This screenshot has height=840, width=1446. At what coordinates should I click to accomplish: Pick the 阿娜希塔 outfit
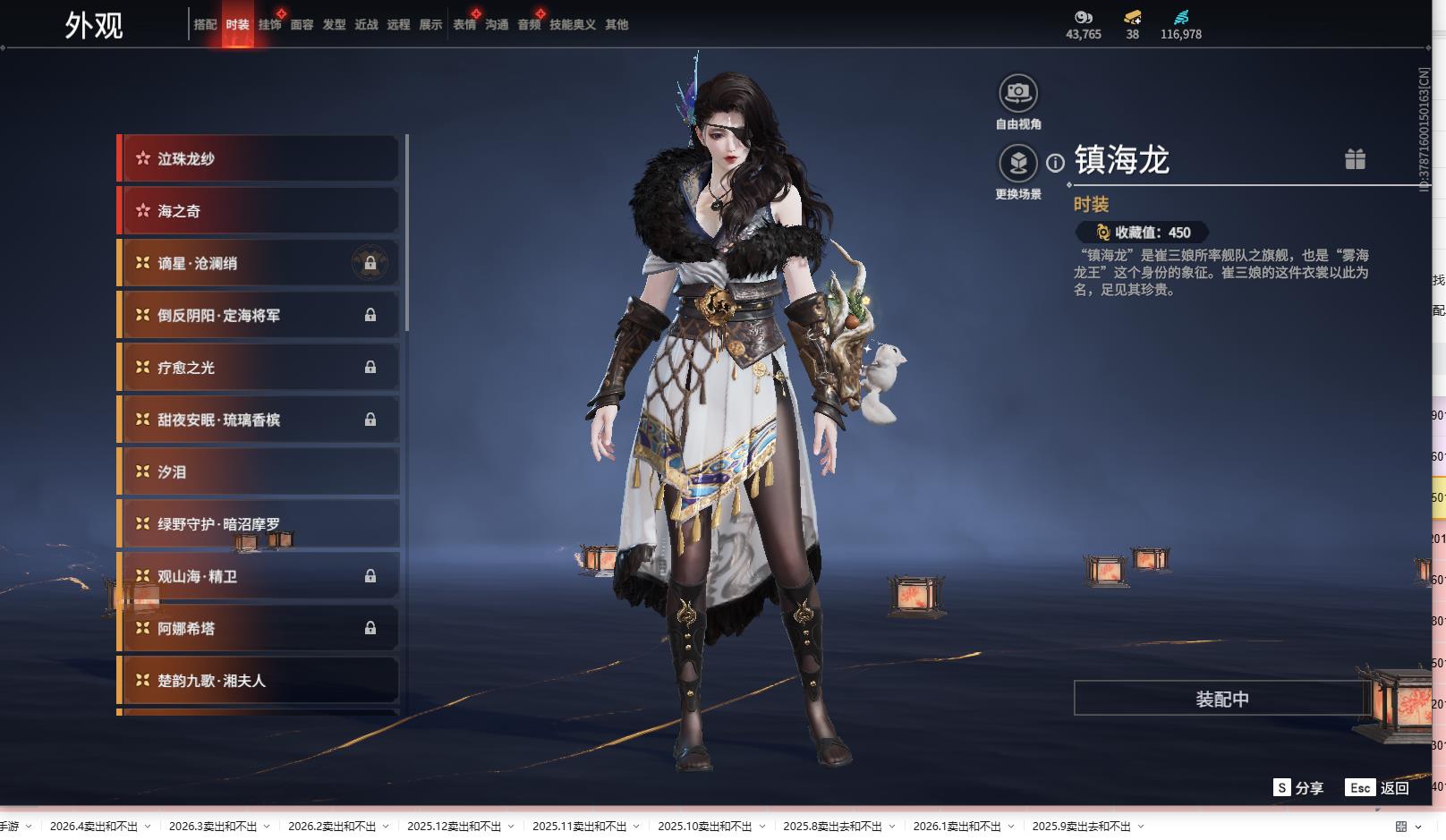tap(259, 628)
